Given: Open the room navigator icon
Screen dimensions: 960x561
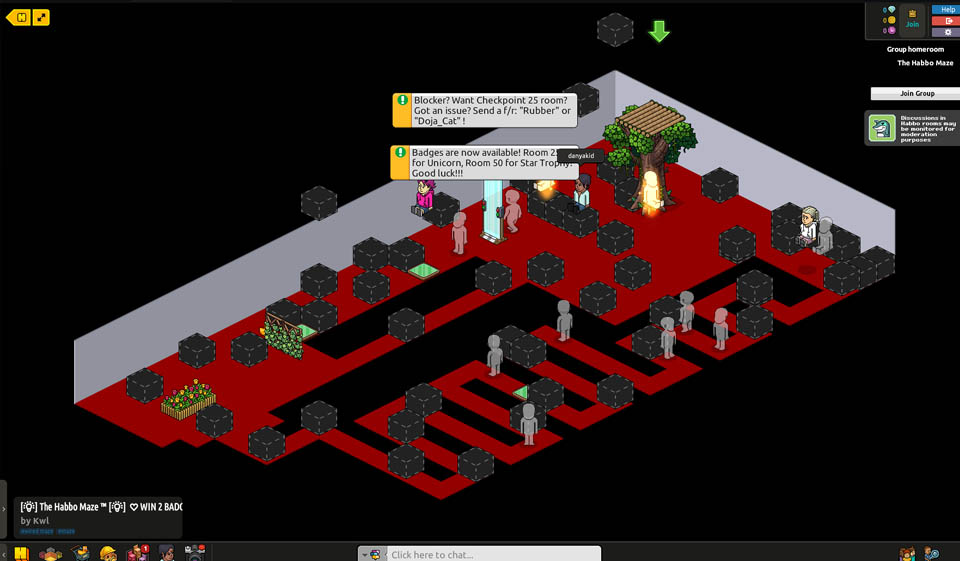Looking at the screenshot, I should tap(50, 553).
